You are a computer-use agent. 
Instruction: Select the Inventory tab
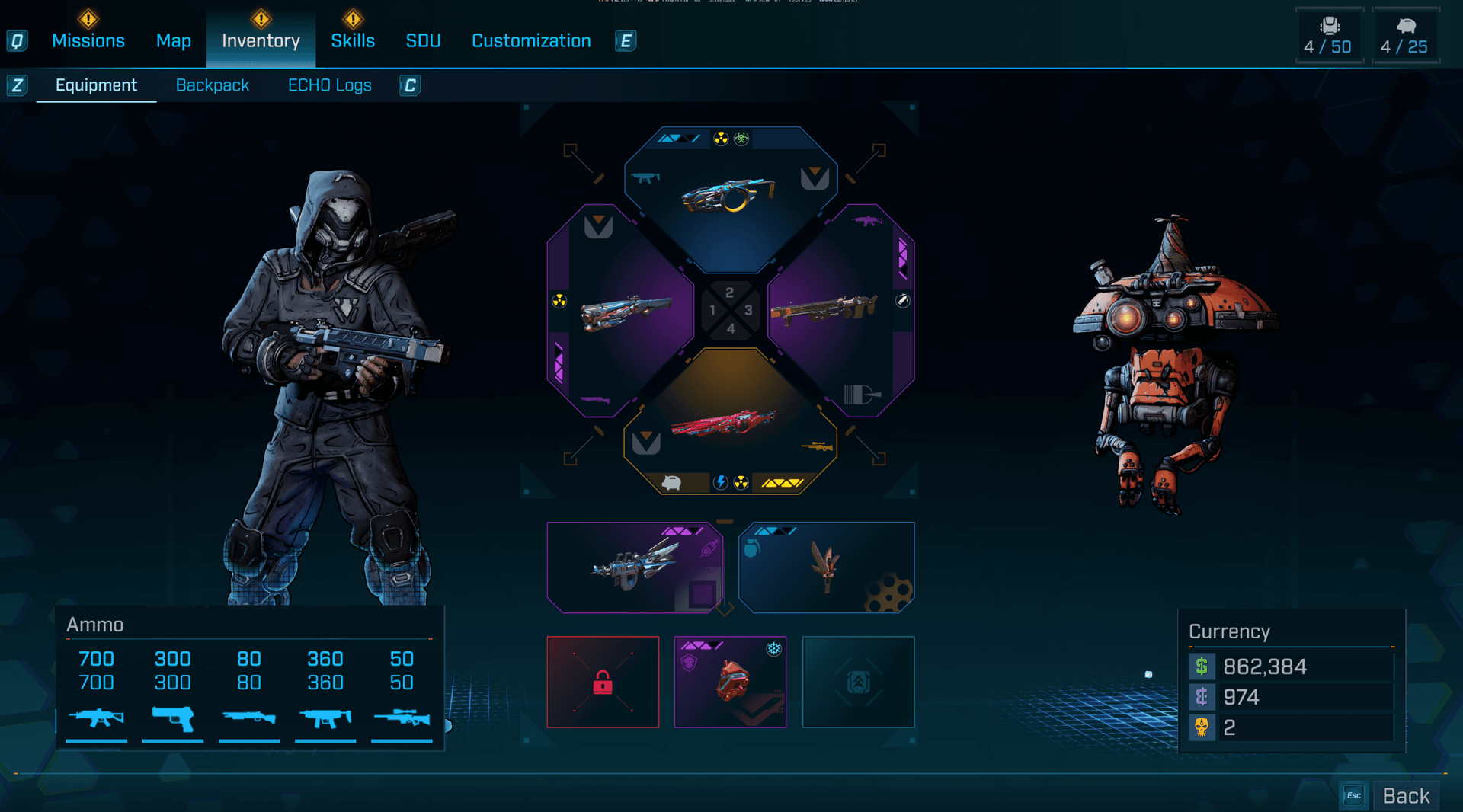(x=261, y=41)
